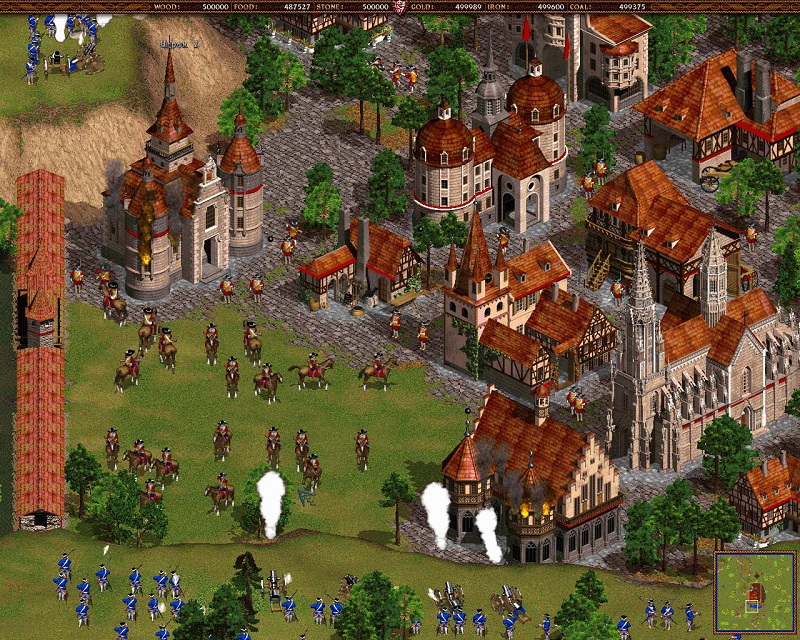Click the red crest emblem in the resource bar
This screenshot has height=640, width=800.
tap(400, 7)
